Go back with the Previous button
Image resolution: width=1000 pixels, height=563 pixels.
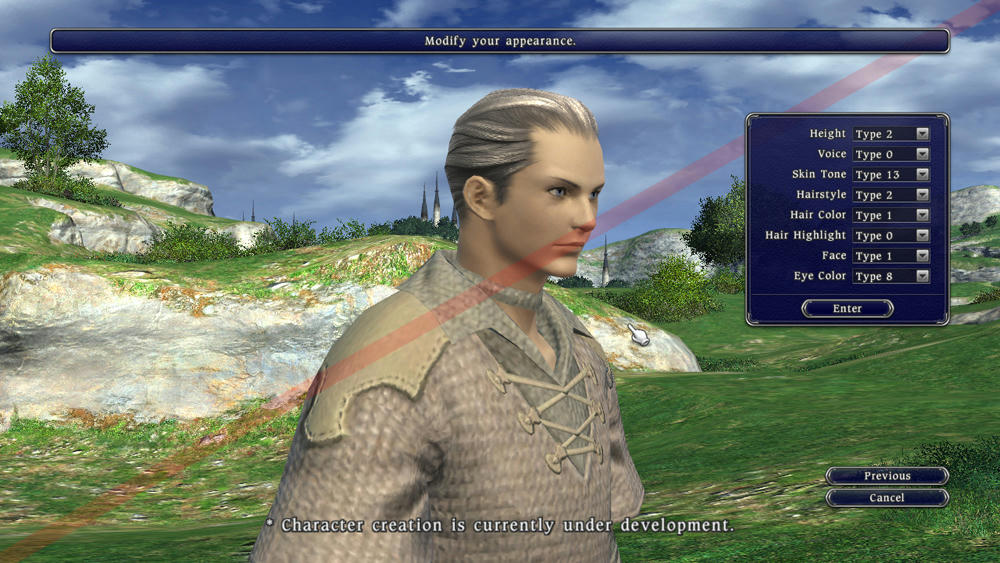(x=887, y=476)
